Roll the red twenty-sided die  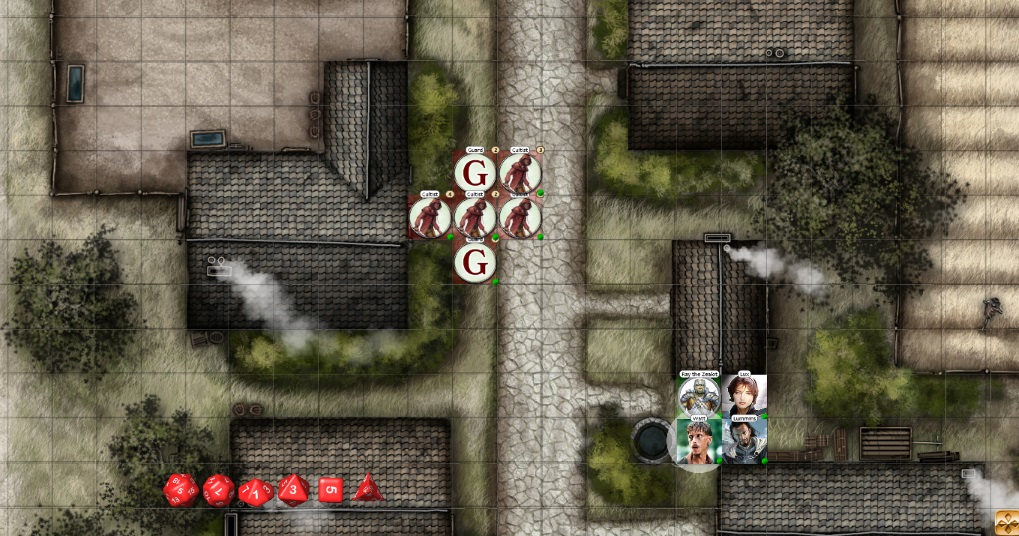click(x=181, y=490)
